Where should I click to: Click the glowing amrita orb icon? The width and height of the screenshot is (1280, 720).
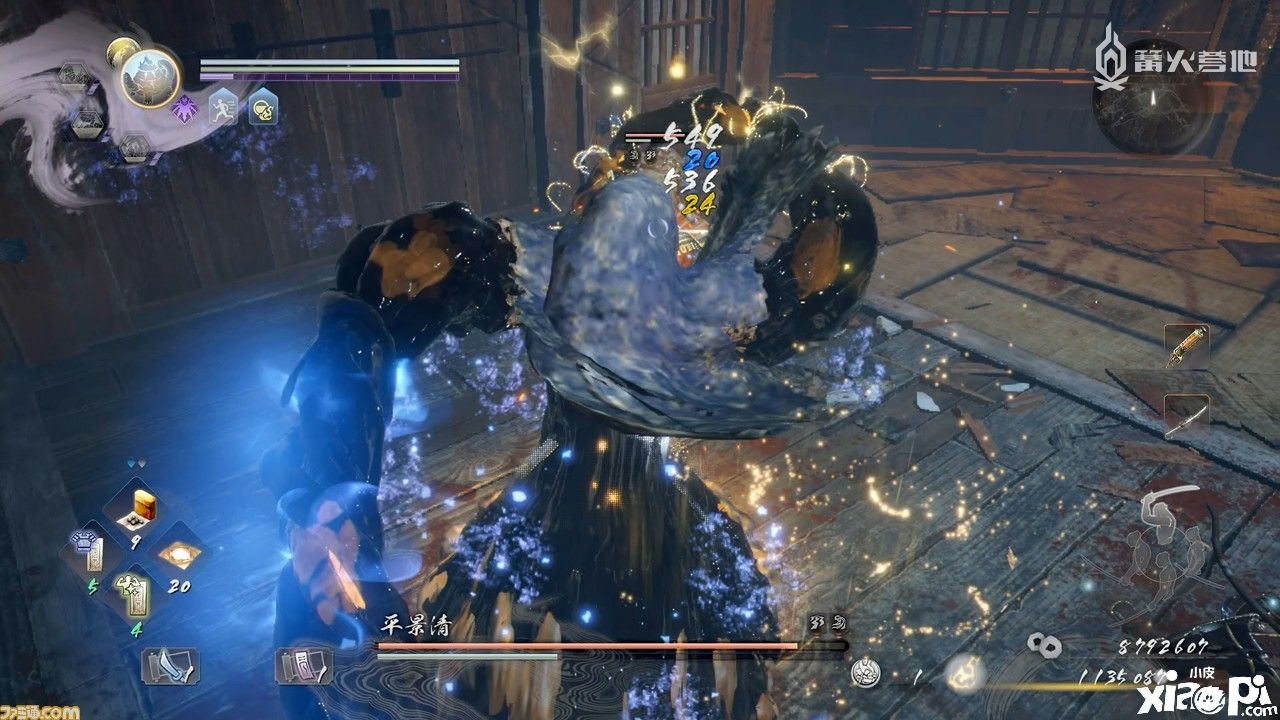[965, 673]
